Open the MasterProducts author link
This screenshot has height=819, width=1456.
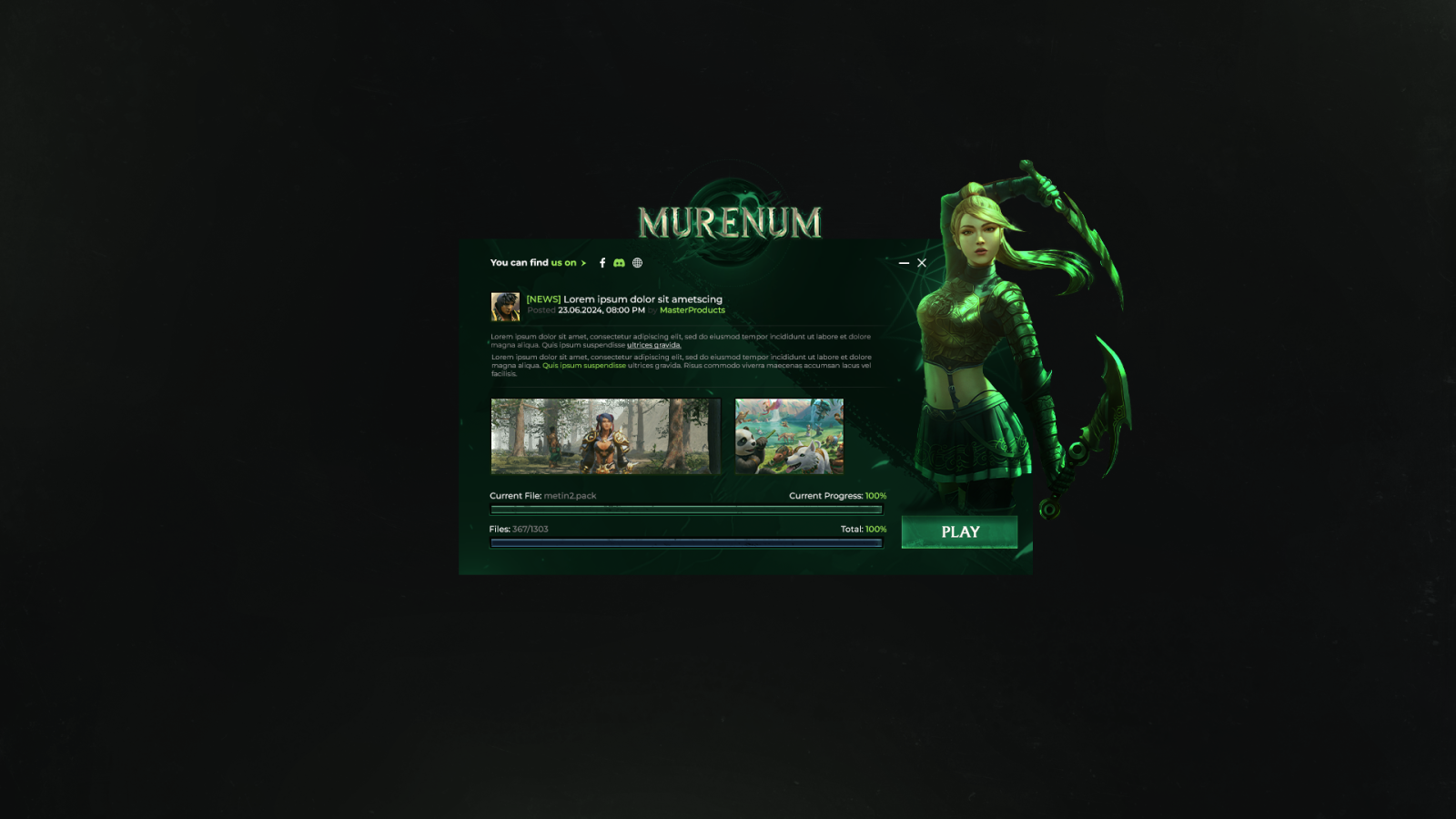692,310
